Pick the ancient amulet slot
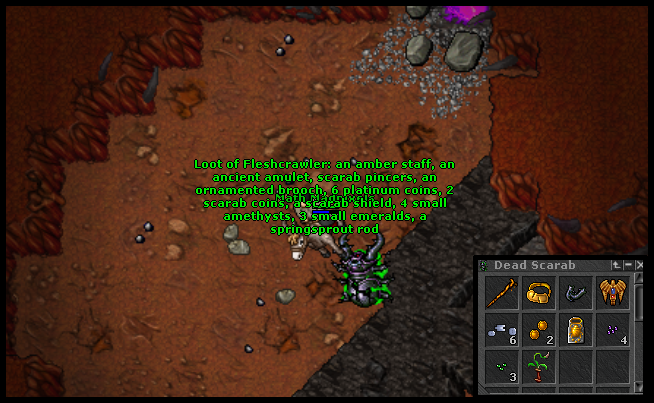654x403 pixels. [538, 293]
